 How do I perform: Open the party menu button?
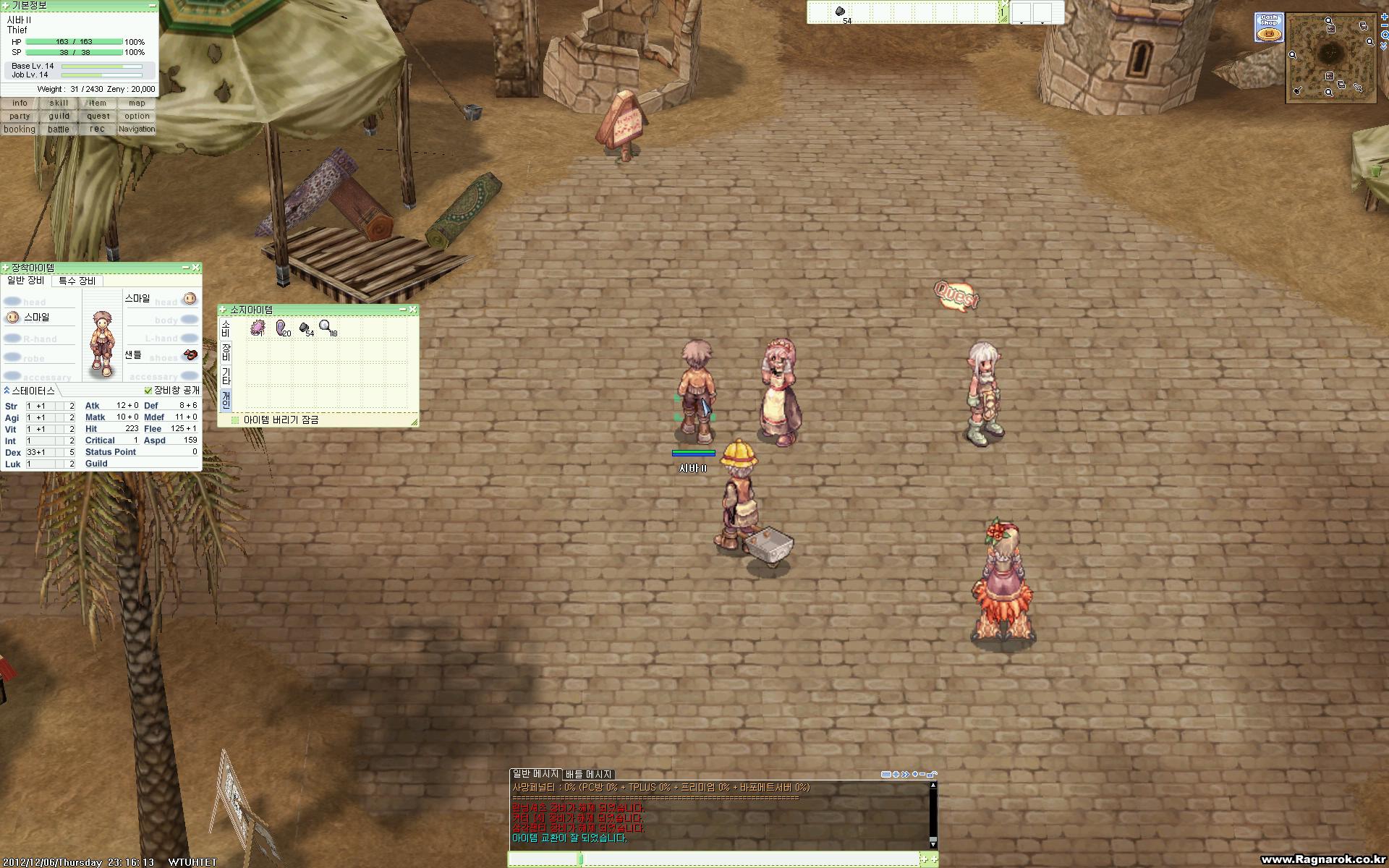click(x=20, y=116)
